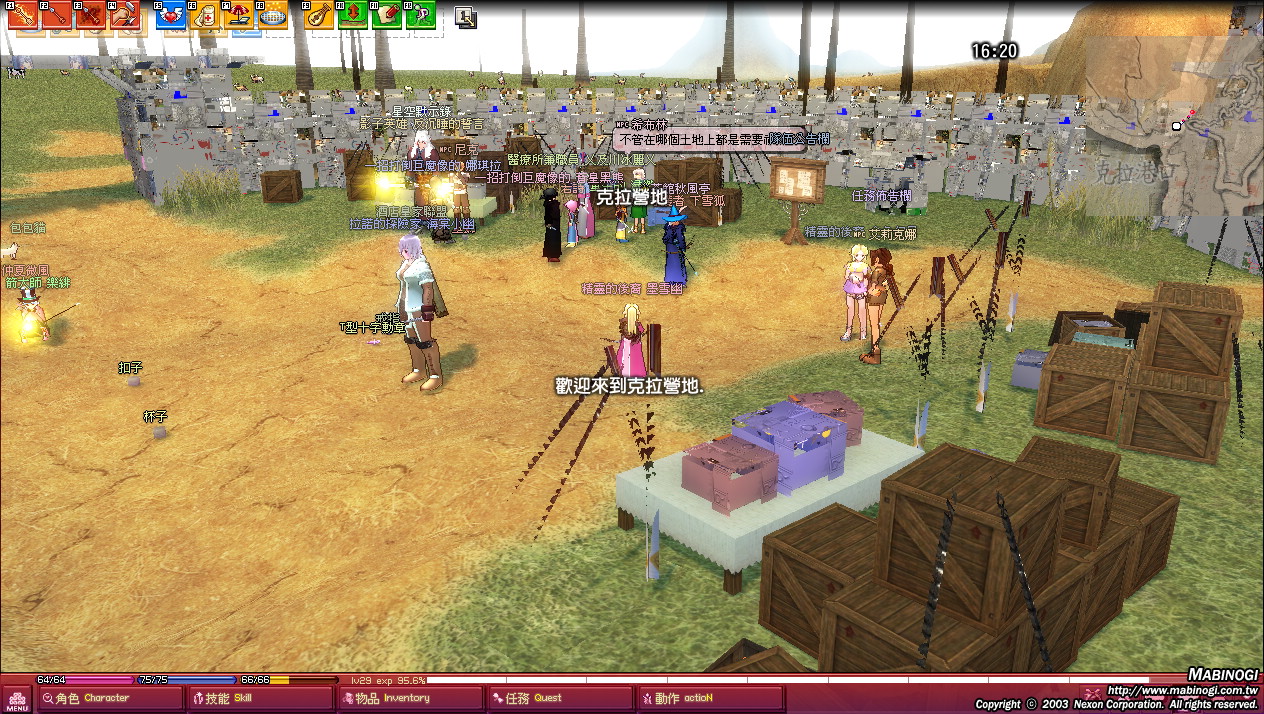Use the F11 scroll and pen hotkey
This screenshot has width=1264, height=714.
click(x=387, y=15)
